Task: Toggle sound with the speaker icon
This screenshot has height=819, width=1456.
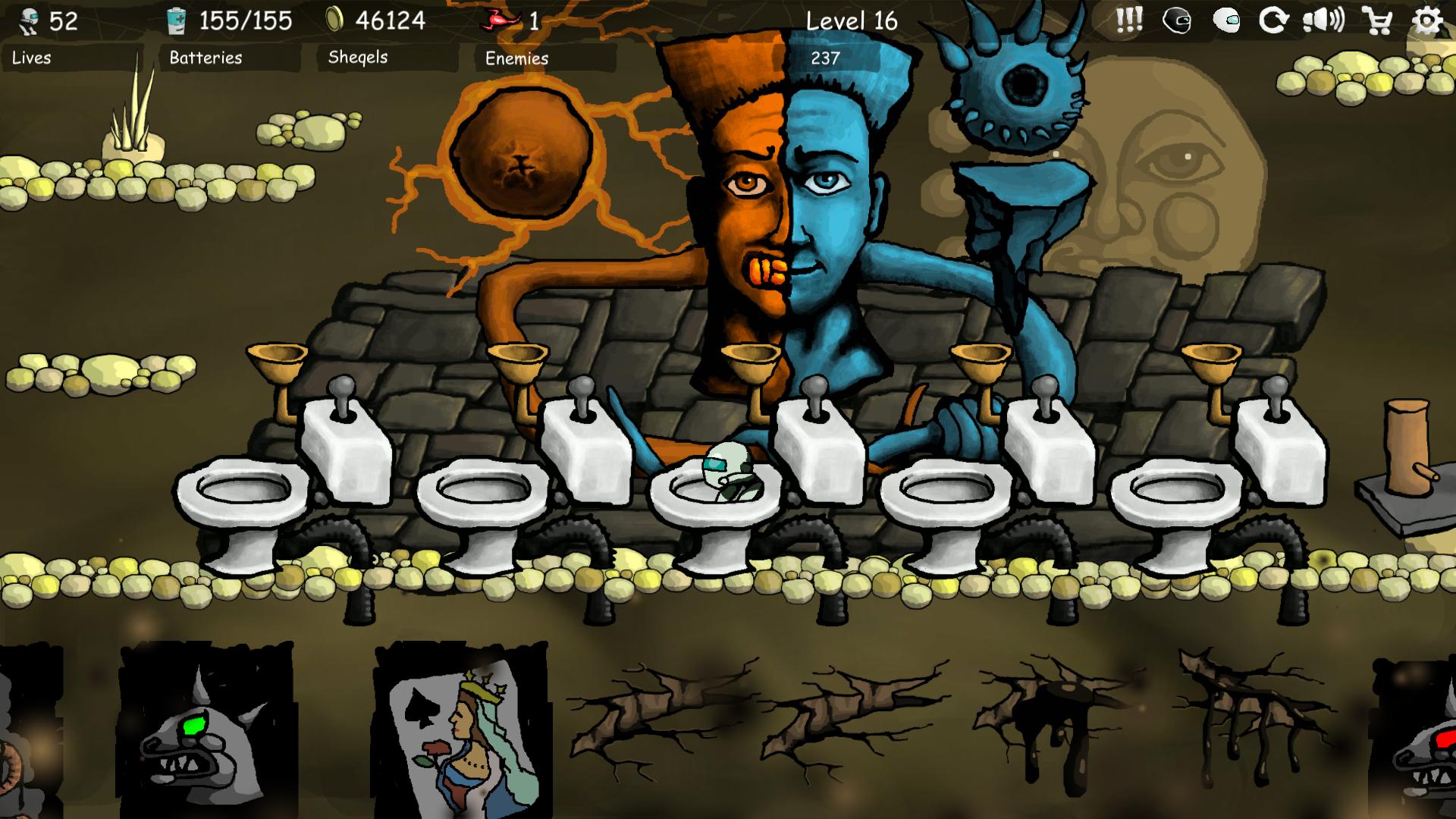Action: pos(1323,20)
